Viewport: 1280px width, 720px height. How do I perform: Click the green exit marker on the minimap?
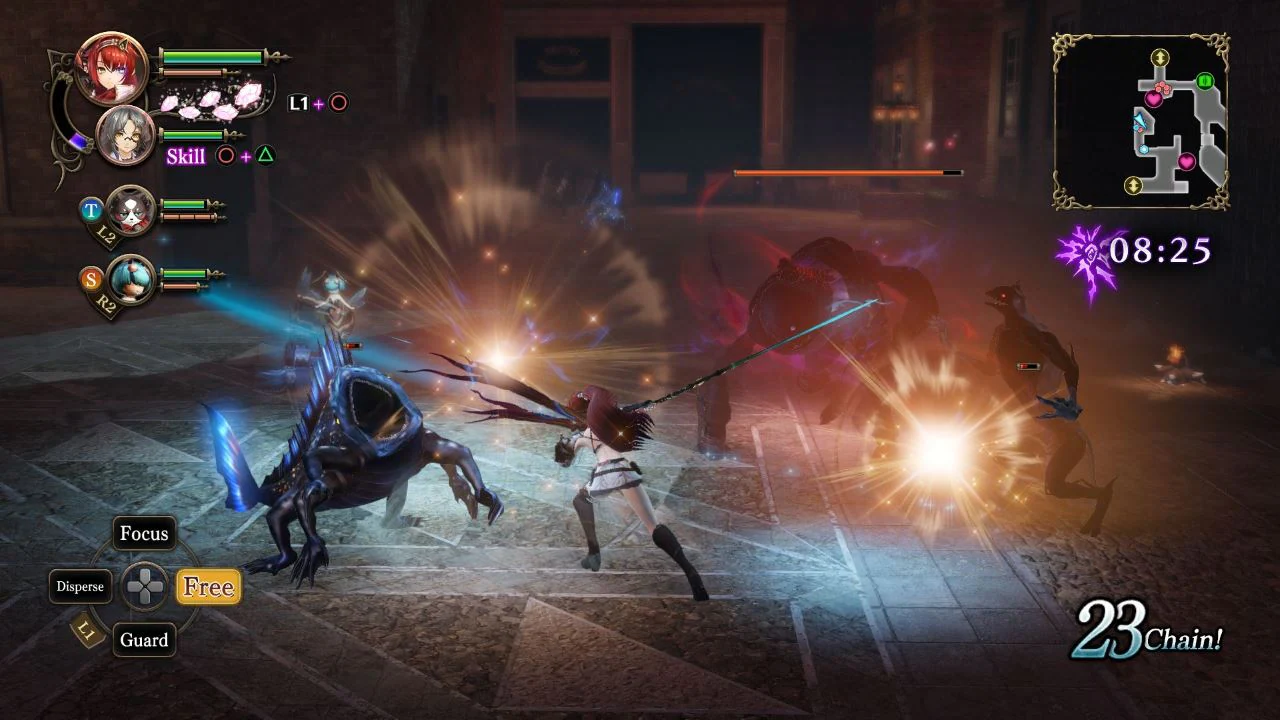(1204, 80)
